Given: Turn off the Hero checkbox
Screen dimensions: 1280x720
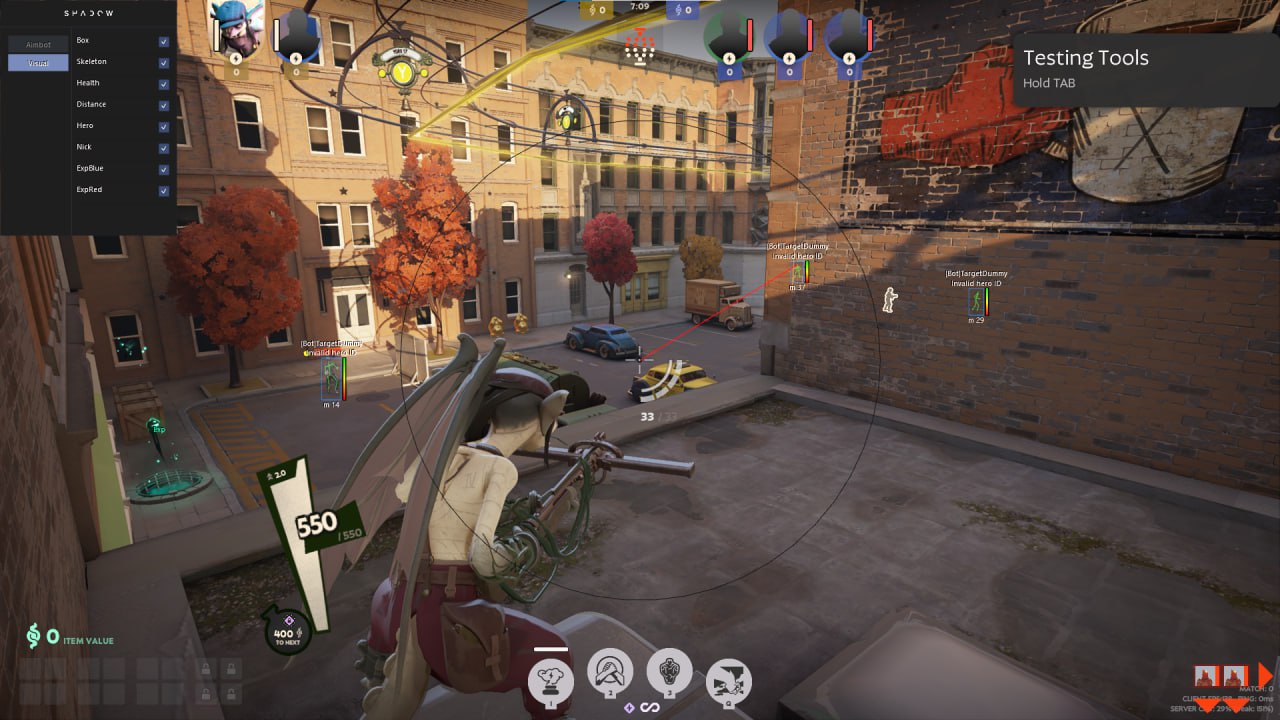Looking at the screenshot, I should (x=163, y=126).
